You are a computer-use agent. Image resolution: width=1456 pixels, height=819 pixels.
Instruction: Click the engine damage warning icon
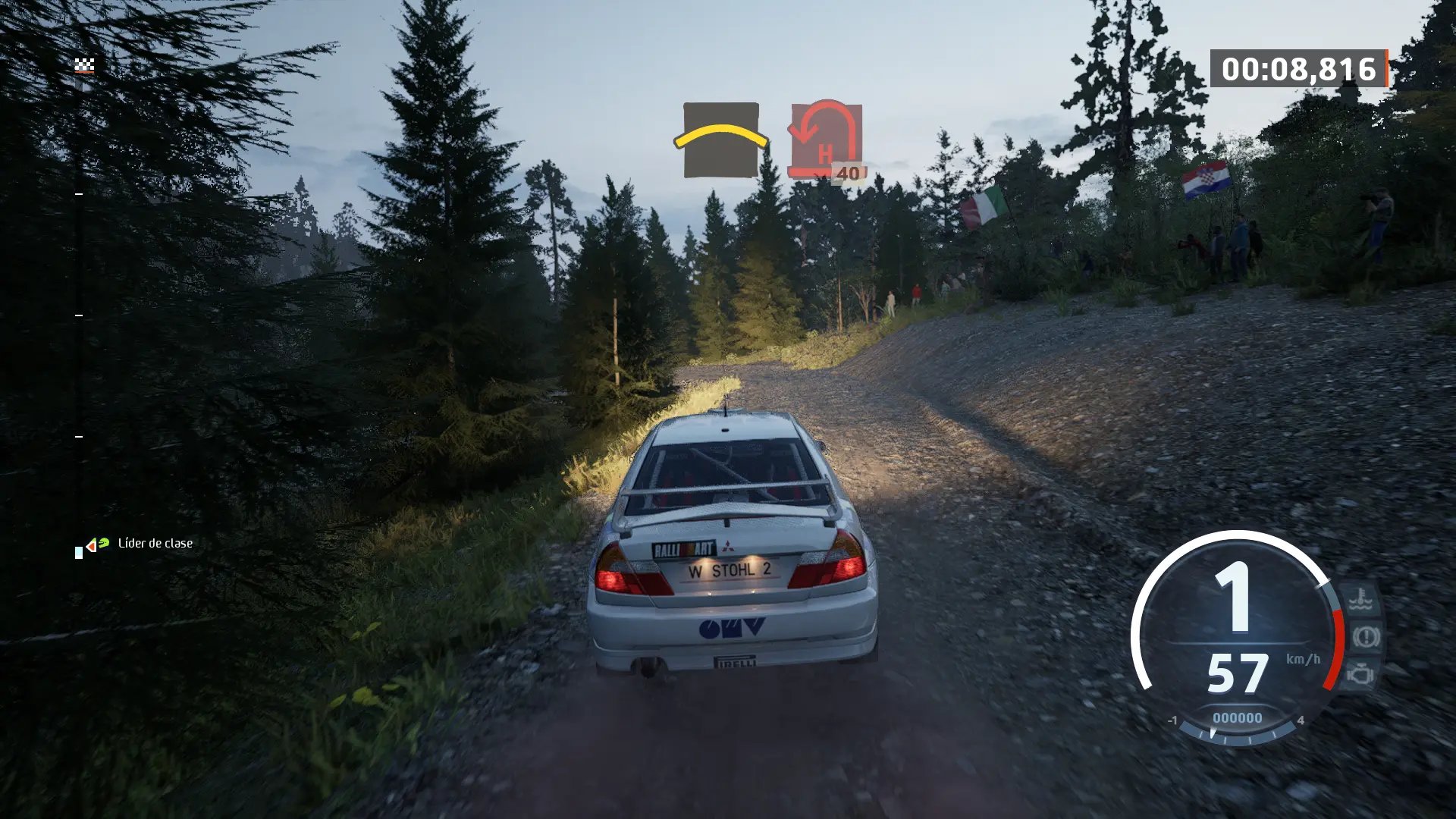[1361, 673]
